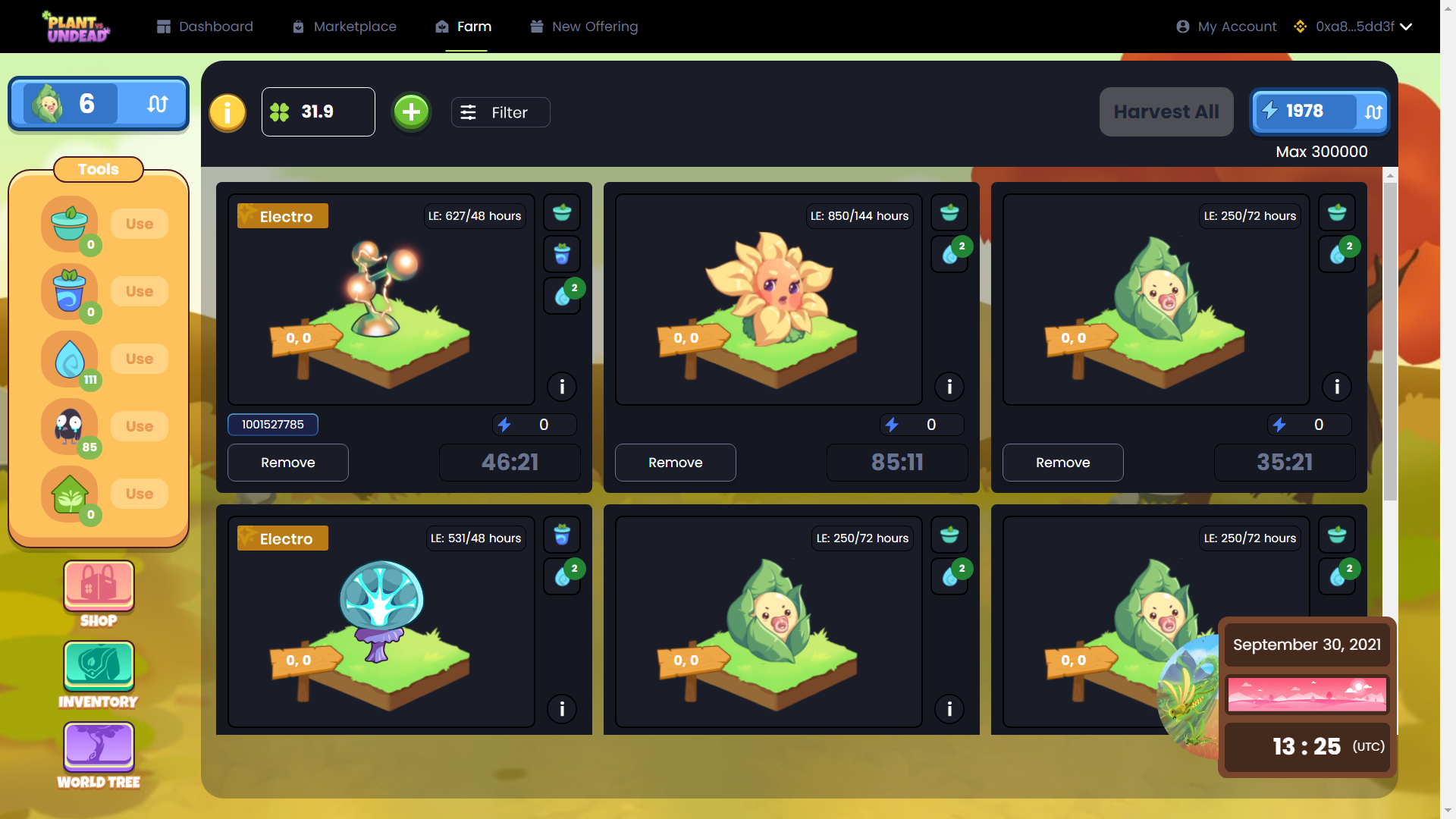Open the Dashboard page
Screen dimensions: 1456x819
[205, 27]
